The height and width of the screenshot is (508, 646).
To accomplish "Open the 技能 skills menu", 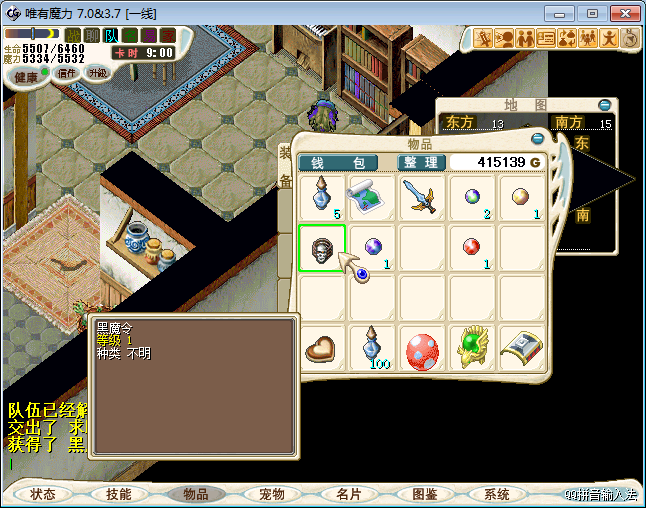I will tap(119, 494).
